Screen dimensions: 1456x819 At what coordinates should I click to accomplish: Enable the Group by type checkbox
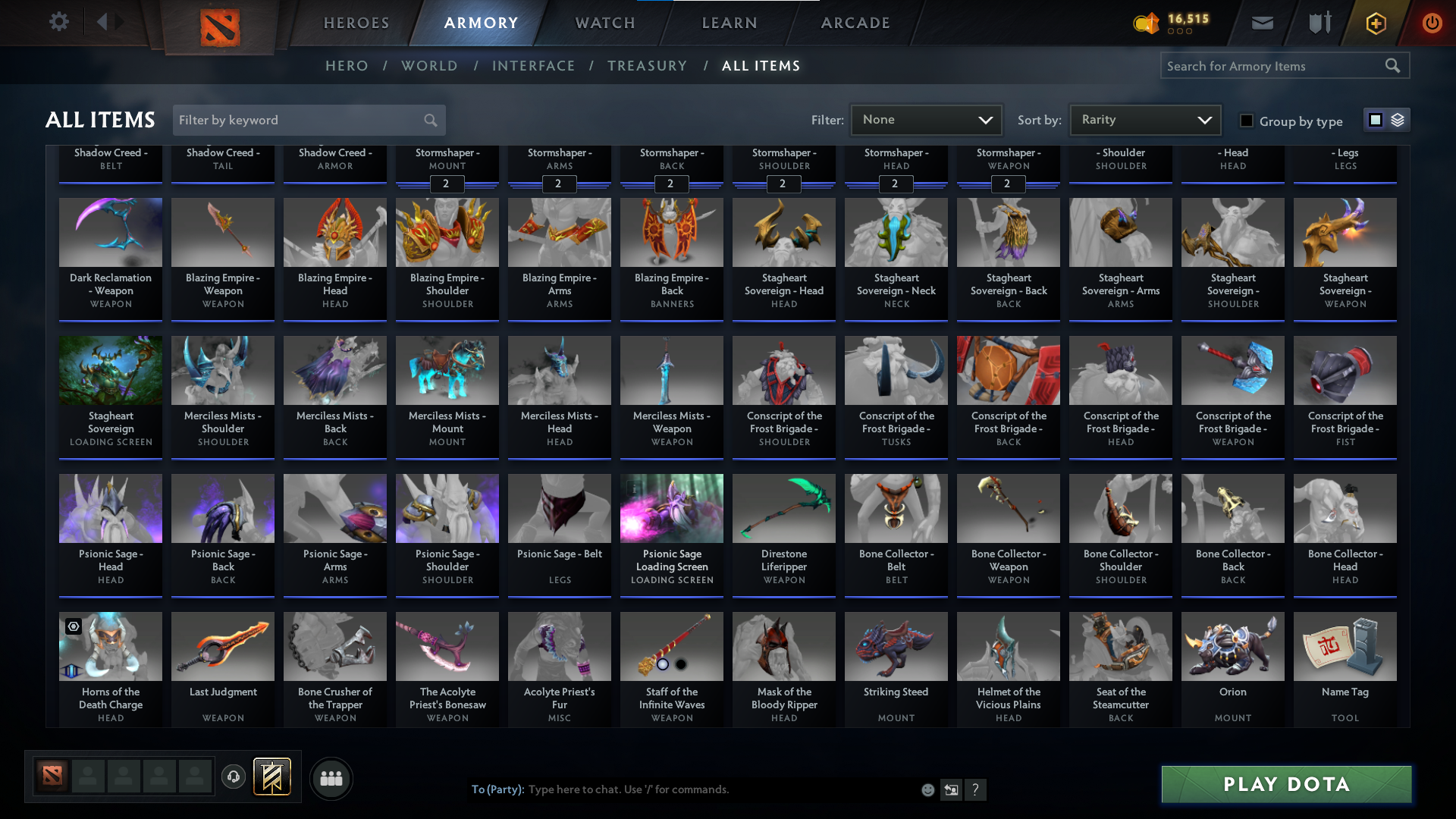click(x=1246, y=121)
